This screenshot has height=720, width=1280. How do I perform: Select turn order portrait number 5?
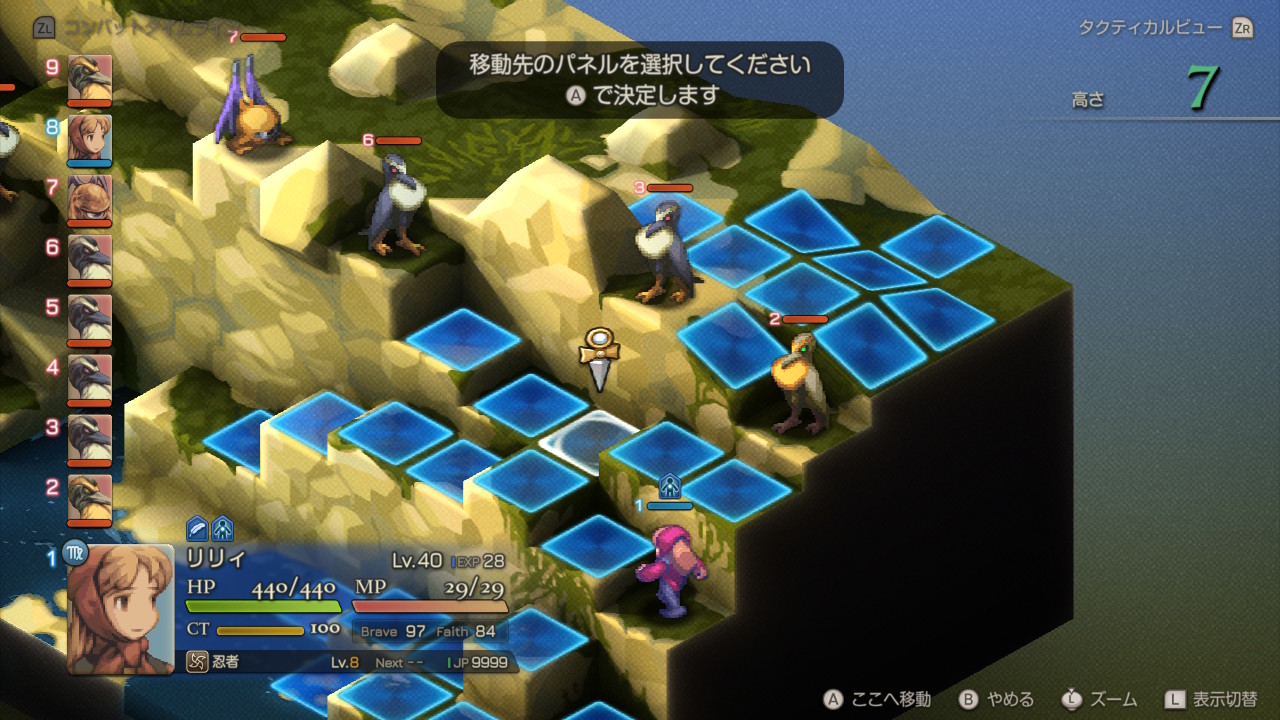coord(90,319)
